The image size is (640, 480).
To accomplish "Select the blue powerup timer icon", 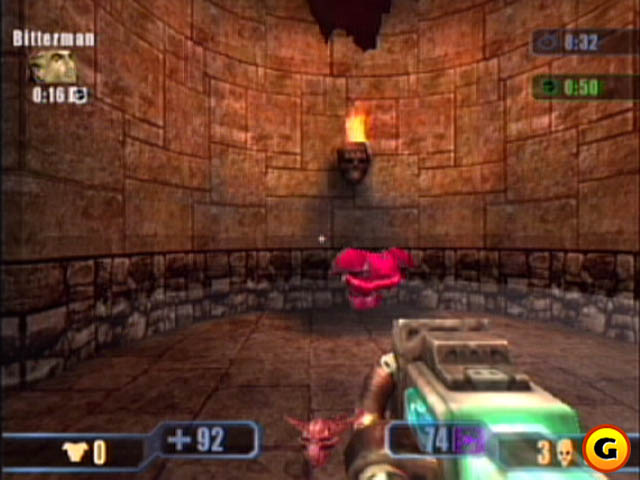I will (x=548, y=42).
